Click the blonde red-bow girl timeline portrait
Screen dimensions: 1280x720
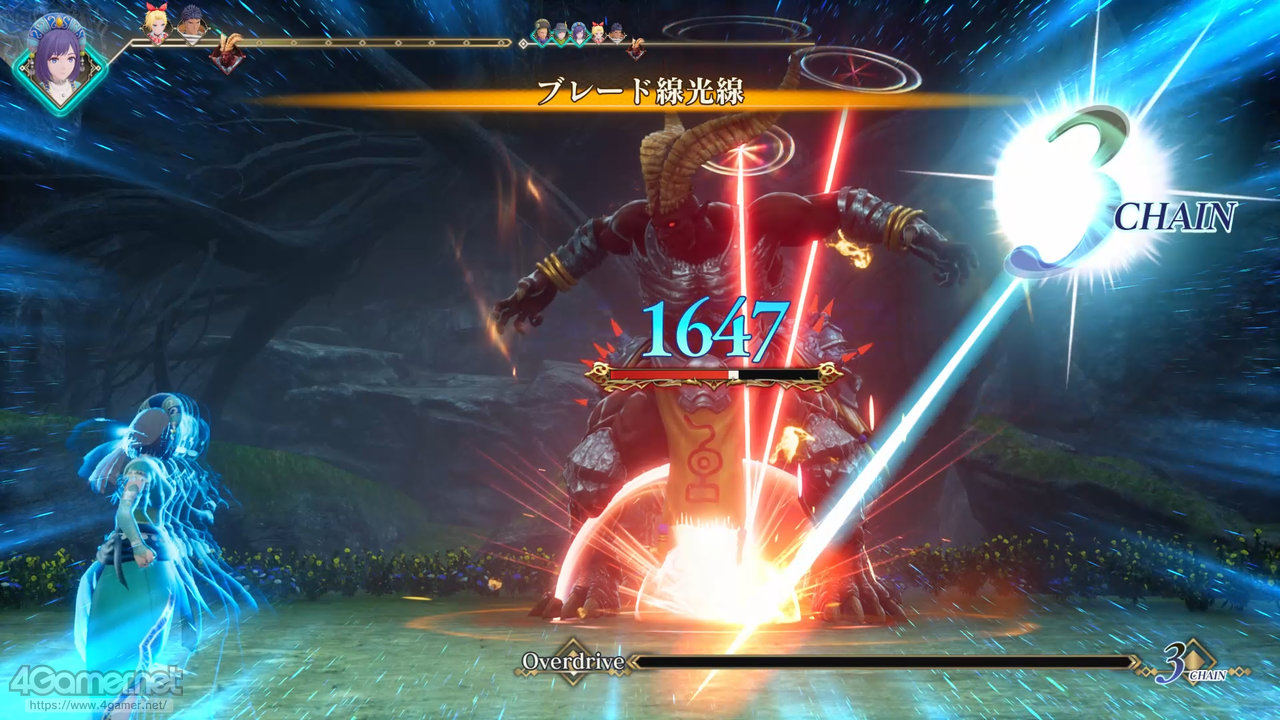(156, 25)
